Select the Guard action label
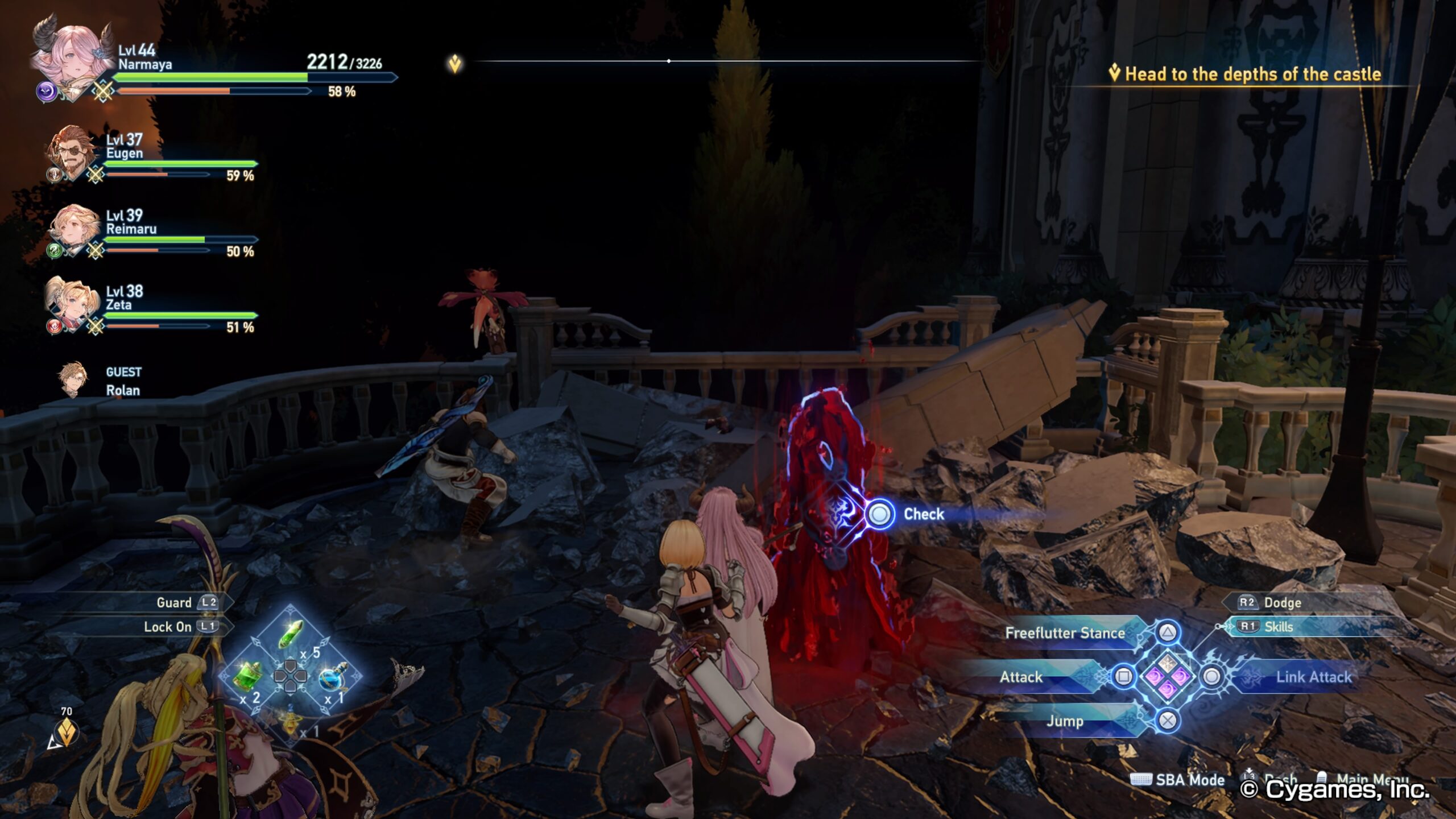The image size is (1456, 819). click(174, 602)
